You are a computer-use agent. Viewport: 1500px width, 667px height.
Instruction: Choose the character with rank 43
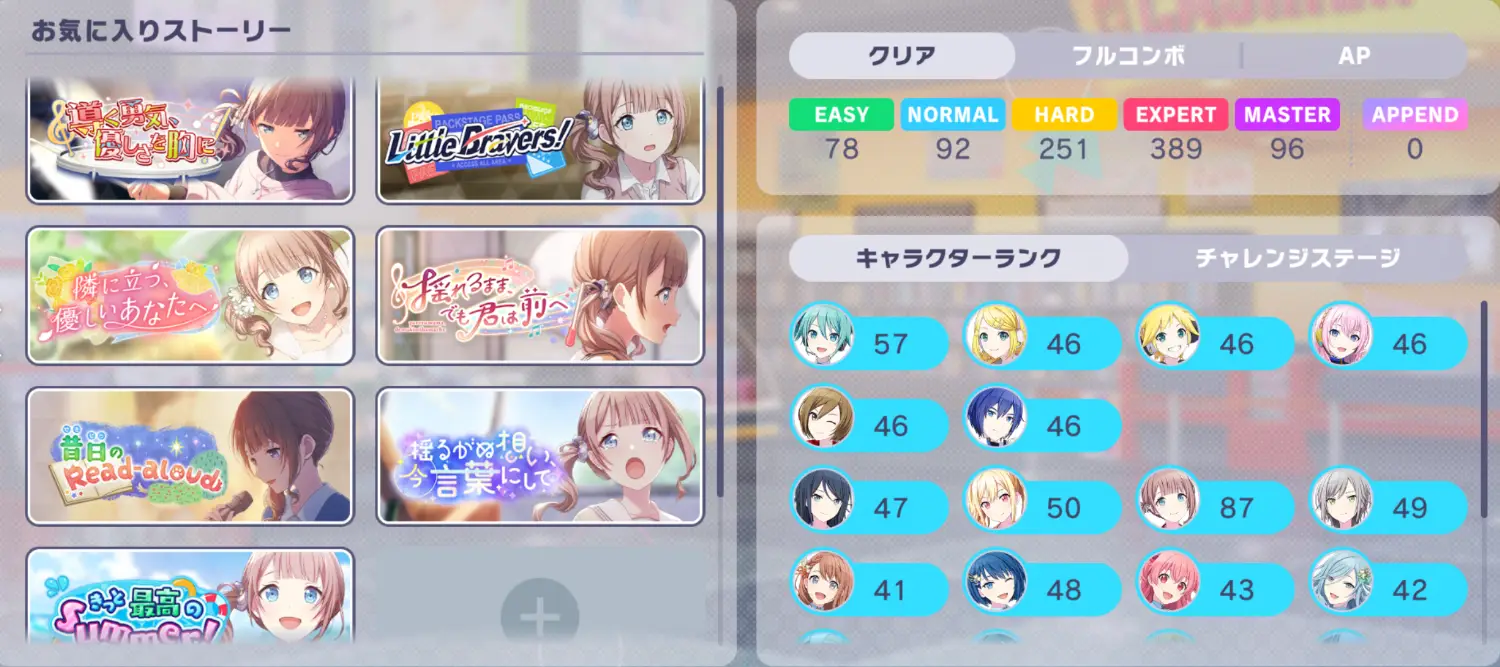1215,590
